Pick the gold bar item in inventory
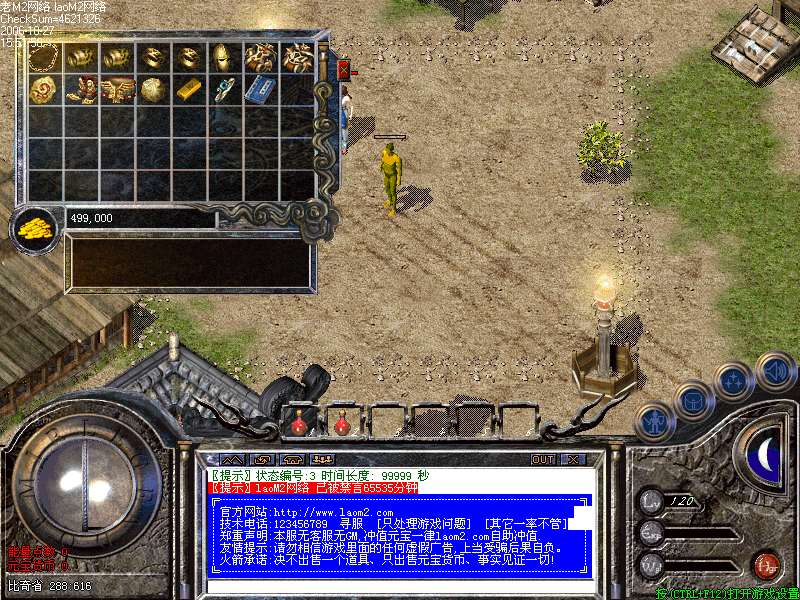800x600 pixels. point(188,90)
